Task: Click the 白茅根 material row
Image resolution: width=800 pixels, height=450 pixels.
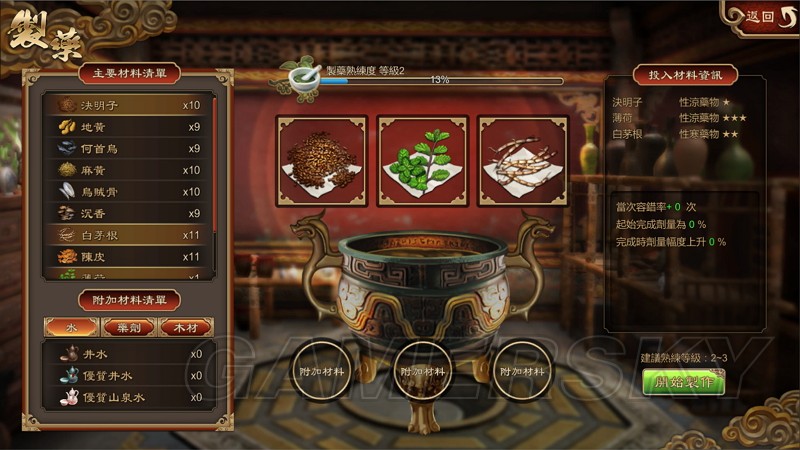Action: pyautogui.click(x=128, y=235)
